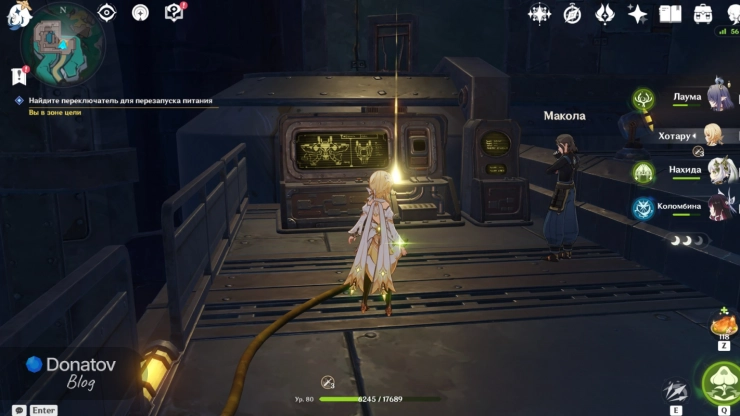Image resolution: width=740 pixels, height=416 pixels.
Task: Open the adventurer handbook book icon
Action: pos(671,13)
